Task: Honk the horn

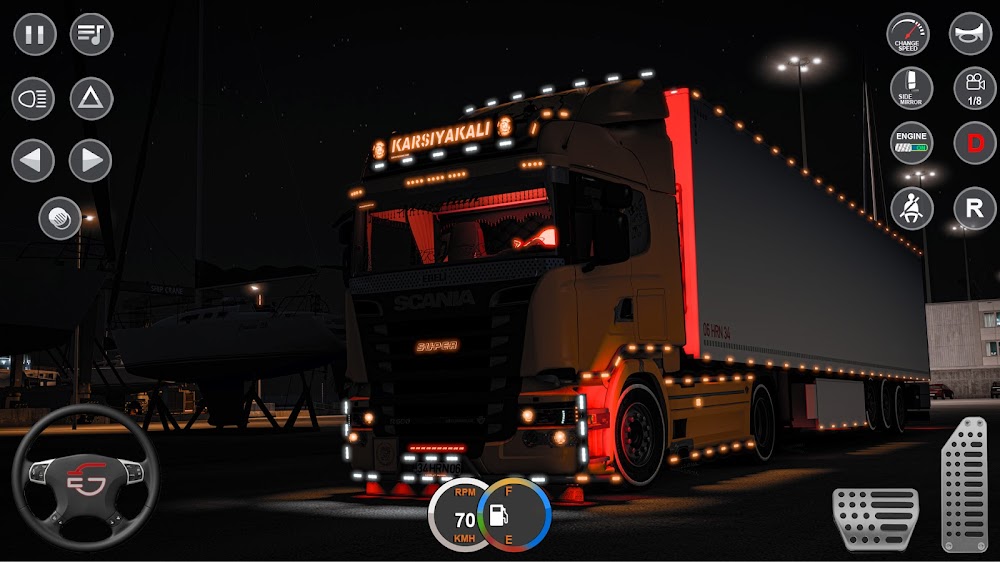Action: click(x=970, y=34)
